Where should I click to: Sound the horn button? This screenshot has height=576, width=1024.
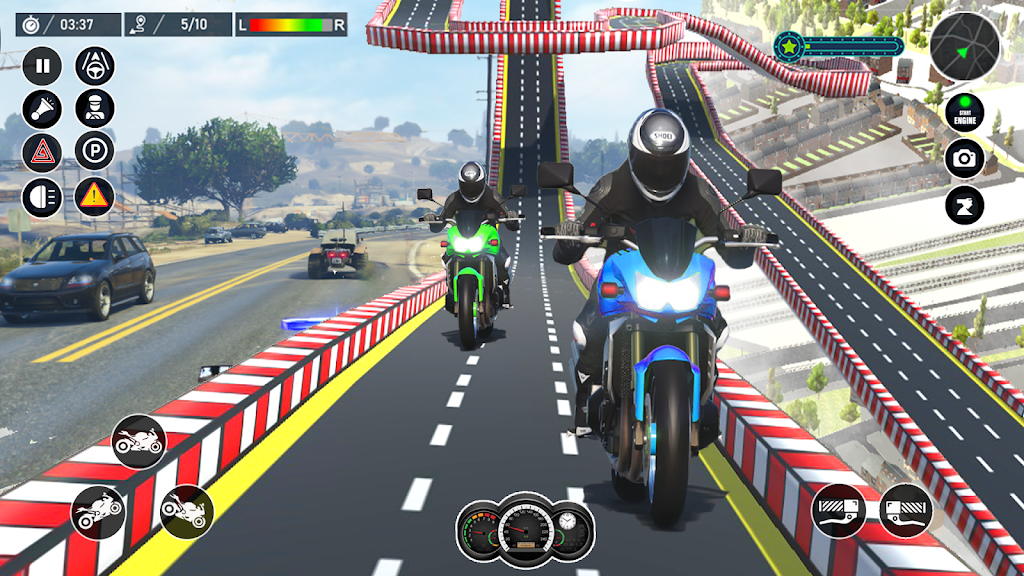(42, 109)
